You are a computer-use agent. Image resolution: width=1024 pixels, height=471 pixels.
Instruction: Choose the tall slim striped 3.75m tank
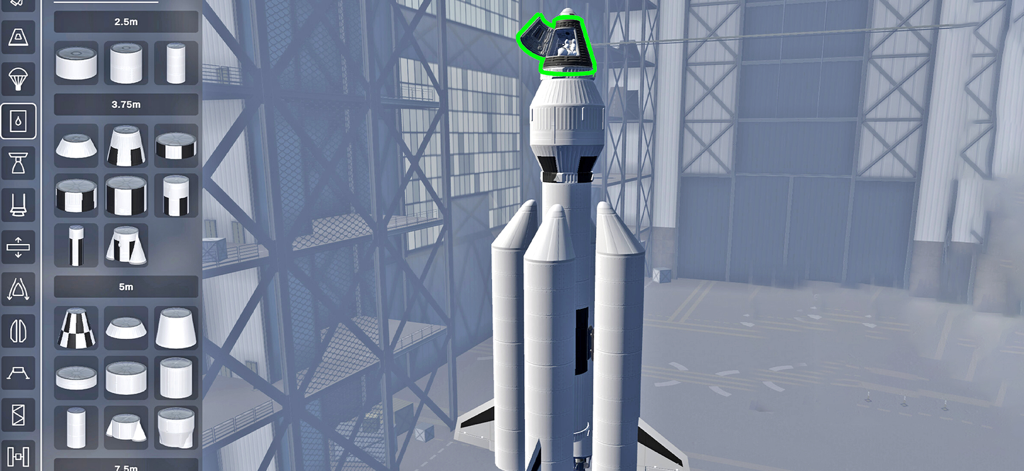point(76,245)
